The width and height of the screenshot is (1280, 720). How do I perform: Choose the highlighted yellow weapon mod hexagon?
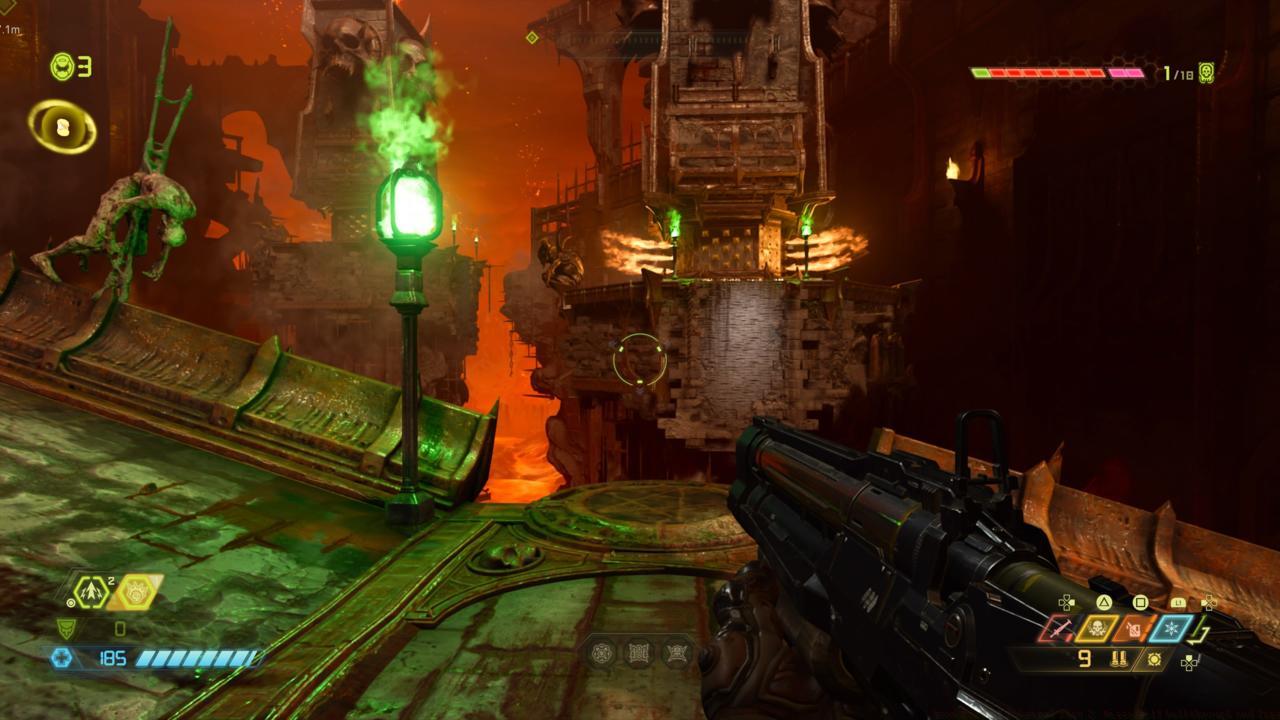coord(133,592)
